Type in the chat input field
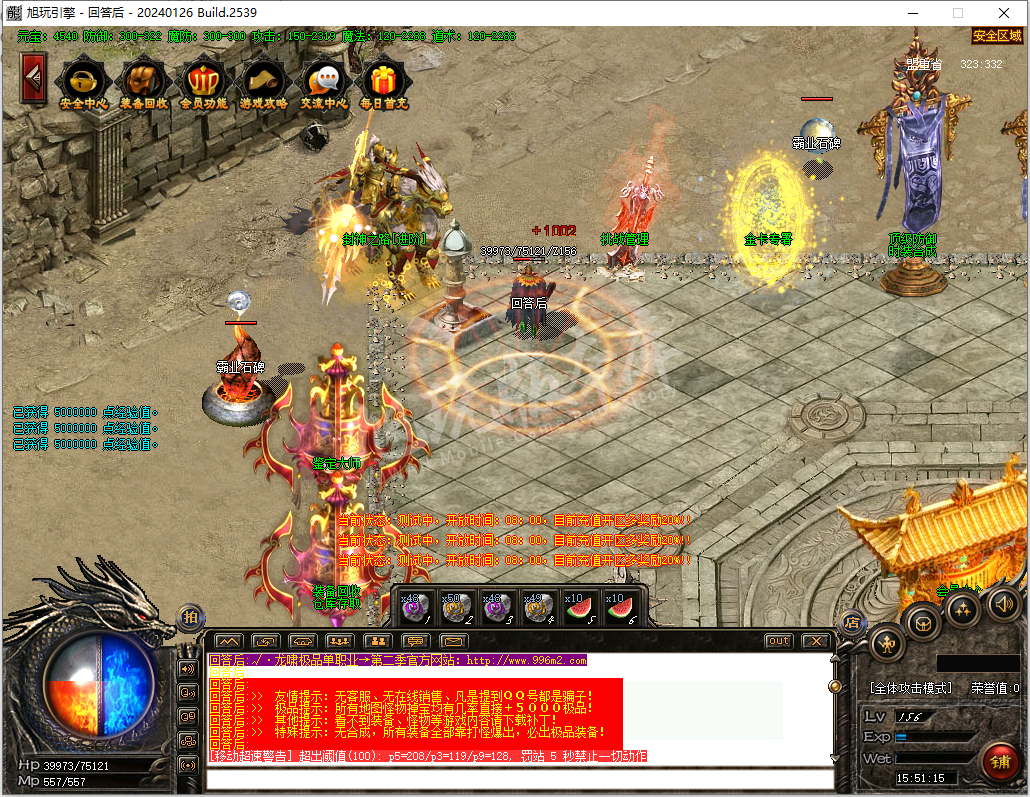The width and height of the screenshot is (1030, 797). (x=520, y=779)
